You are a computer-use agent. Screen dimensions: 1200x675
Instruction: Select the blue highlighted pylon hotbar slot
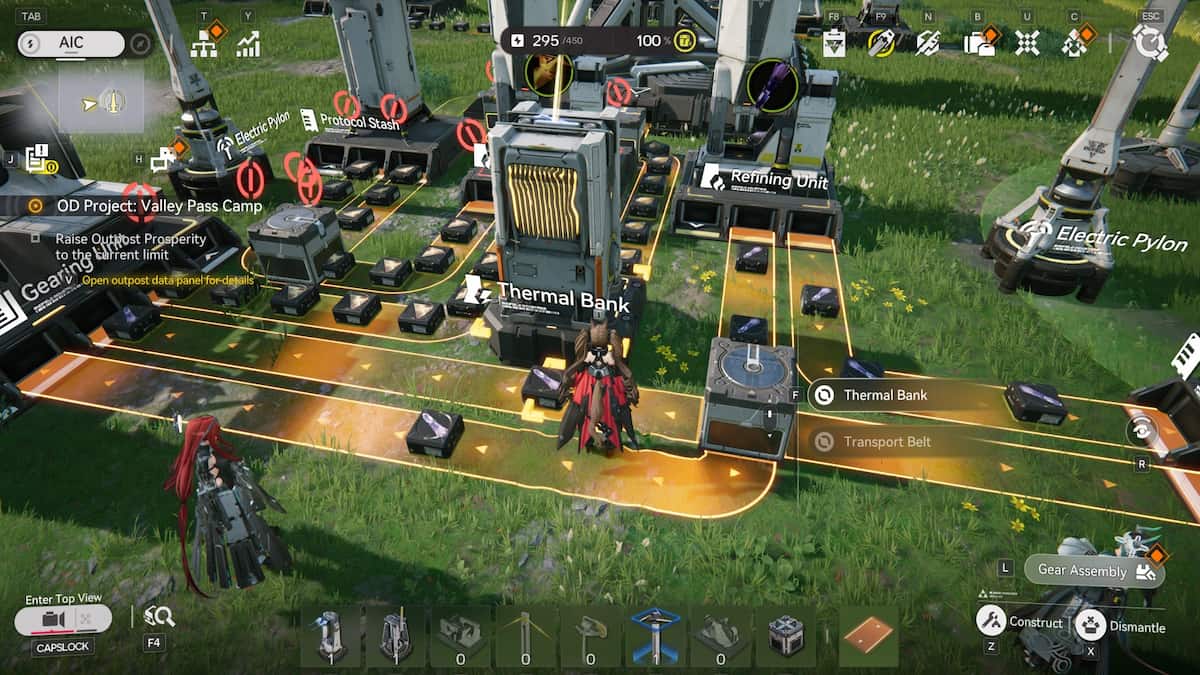[656, 633]
